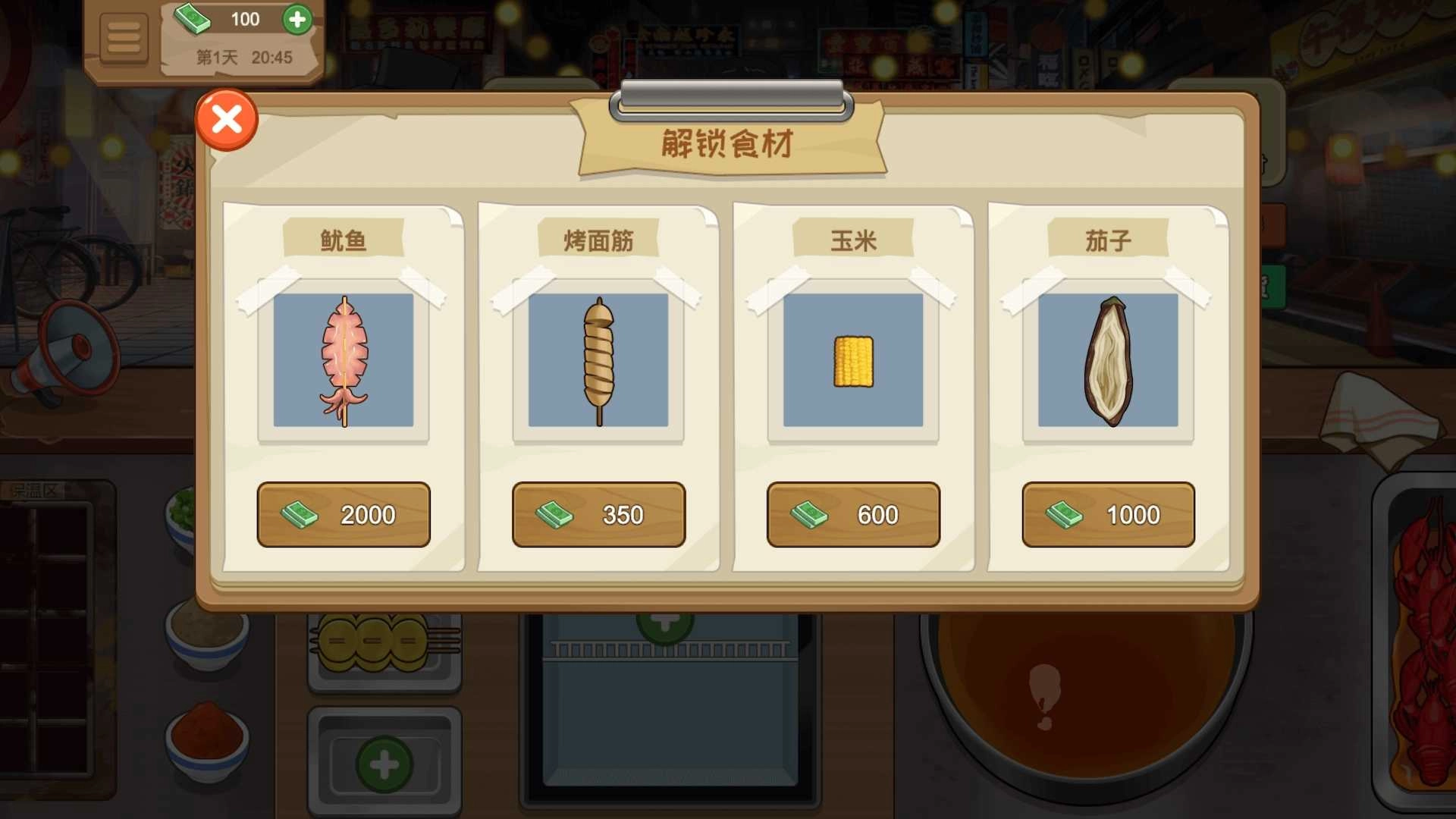
Task: Purchase 烤面筋 for 350 coins
Action: (x=598, y=514)
